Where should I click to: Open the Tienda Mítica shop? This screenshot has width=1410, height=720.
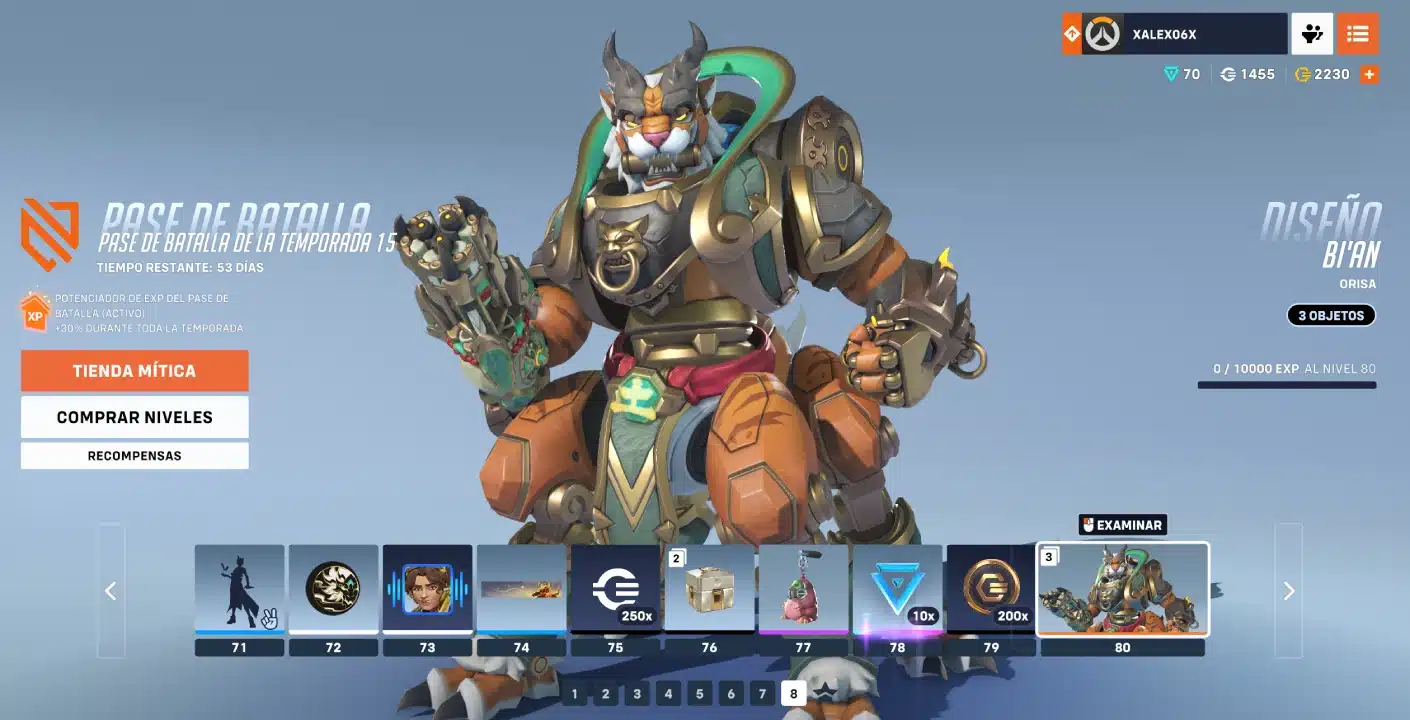click(134, 371)
